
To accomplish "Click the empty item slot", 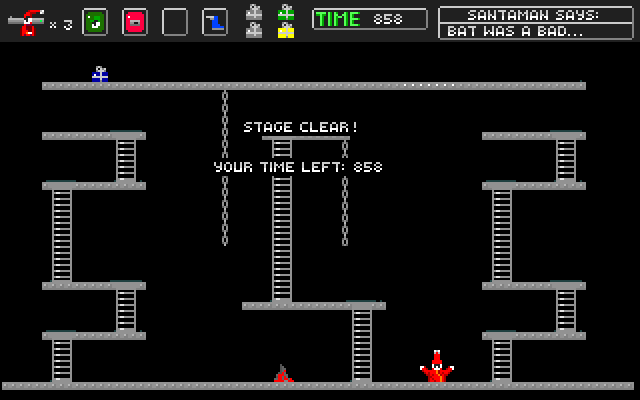I will point(175,21).
